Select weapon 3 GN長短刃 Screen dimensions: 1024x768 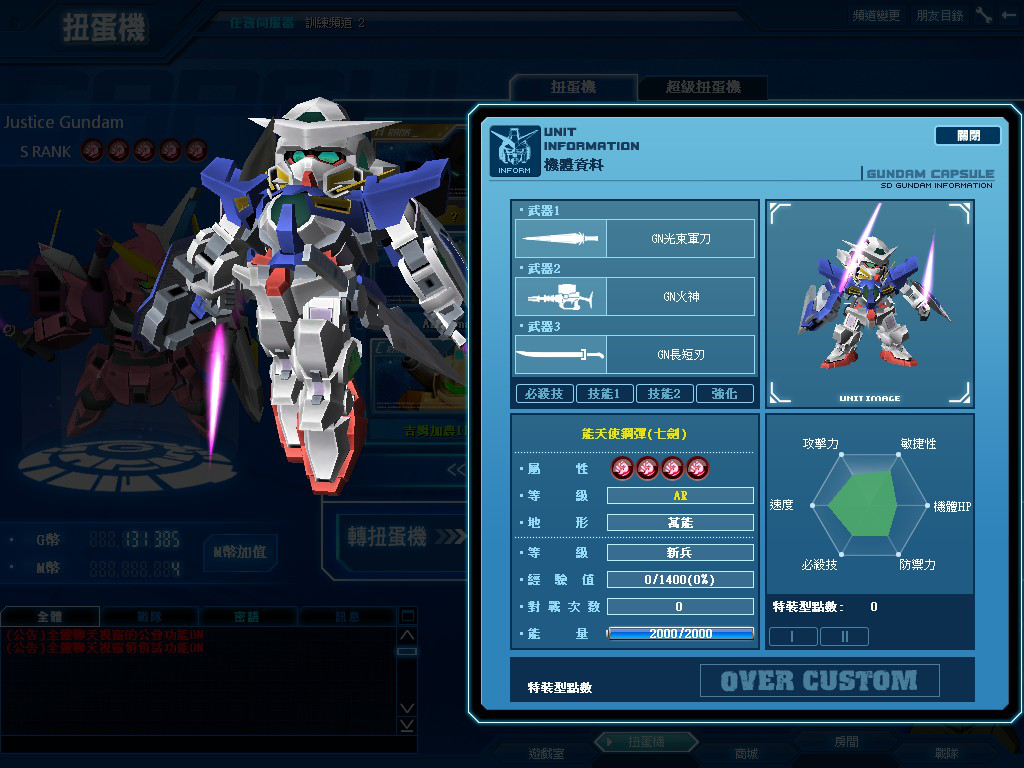tap(635, 355)
